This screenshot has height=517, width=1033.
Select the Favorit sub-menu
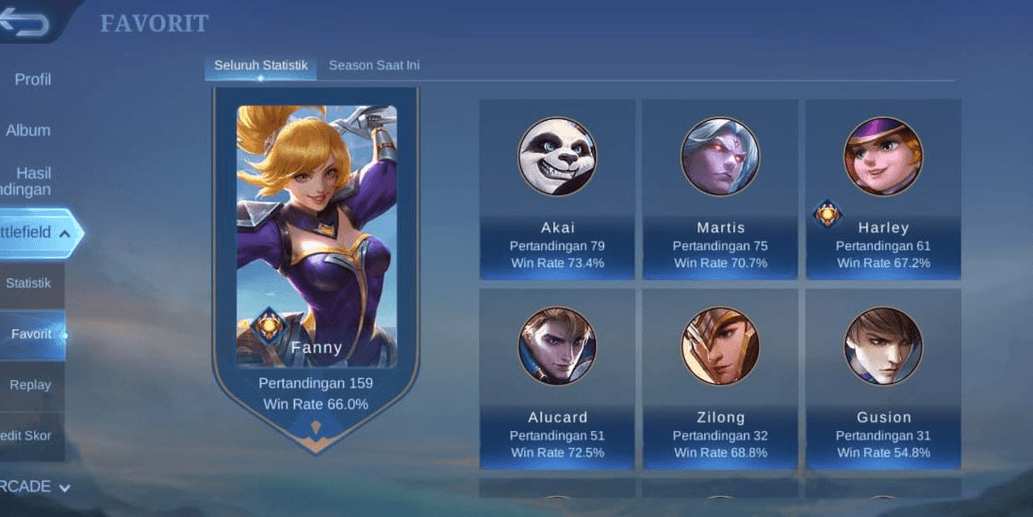pos(31,334)
